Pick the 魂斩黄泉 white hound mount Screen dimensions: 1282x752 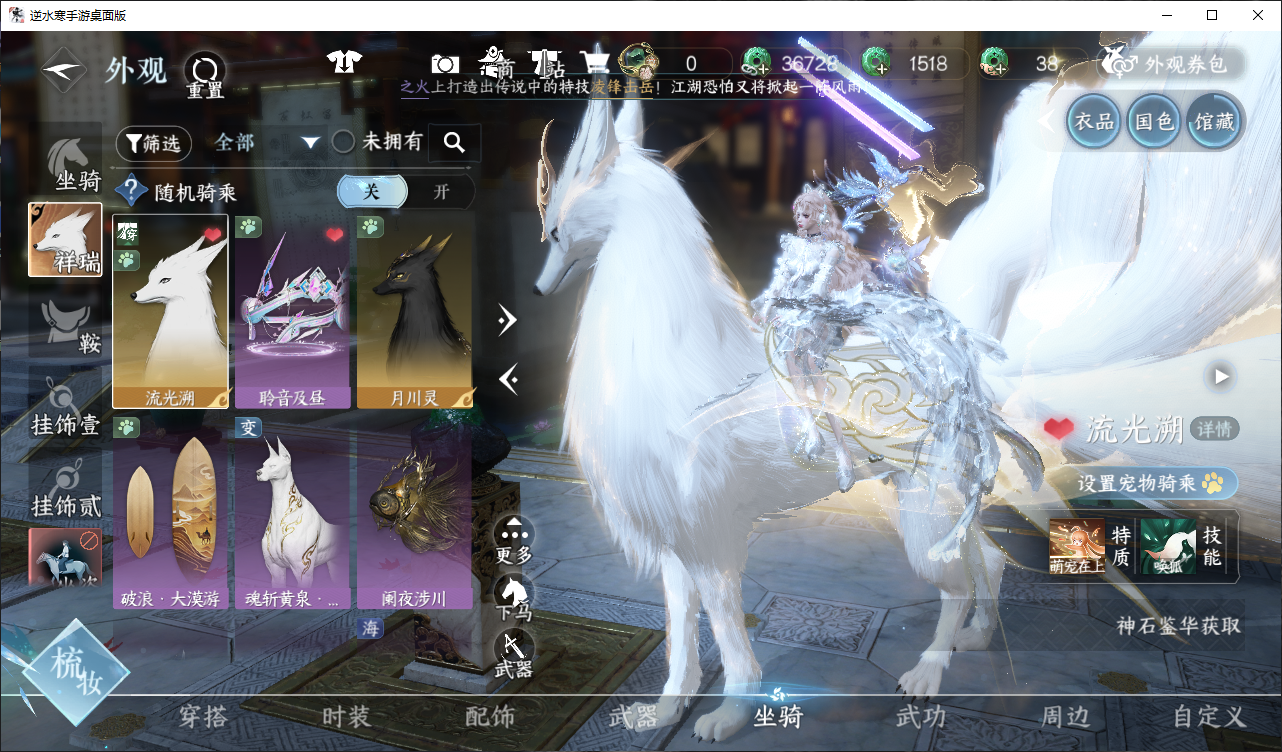(292, 513)
